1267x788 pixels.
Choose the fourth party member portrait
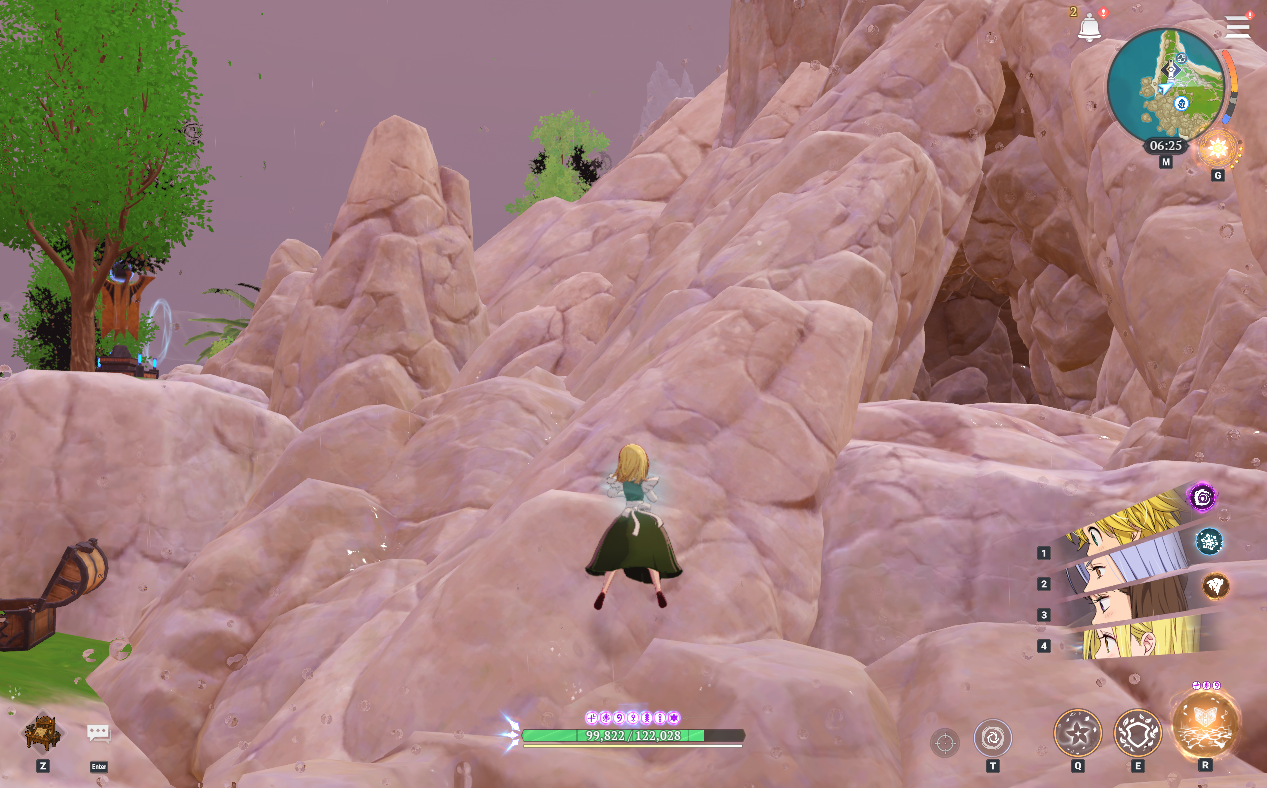tap(1140, 637)
